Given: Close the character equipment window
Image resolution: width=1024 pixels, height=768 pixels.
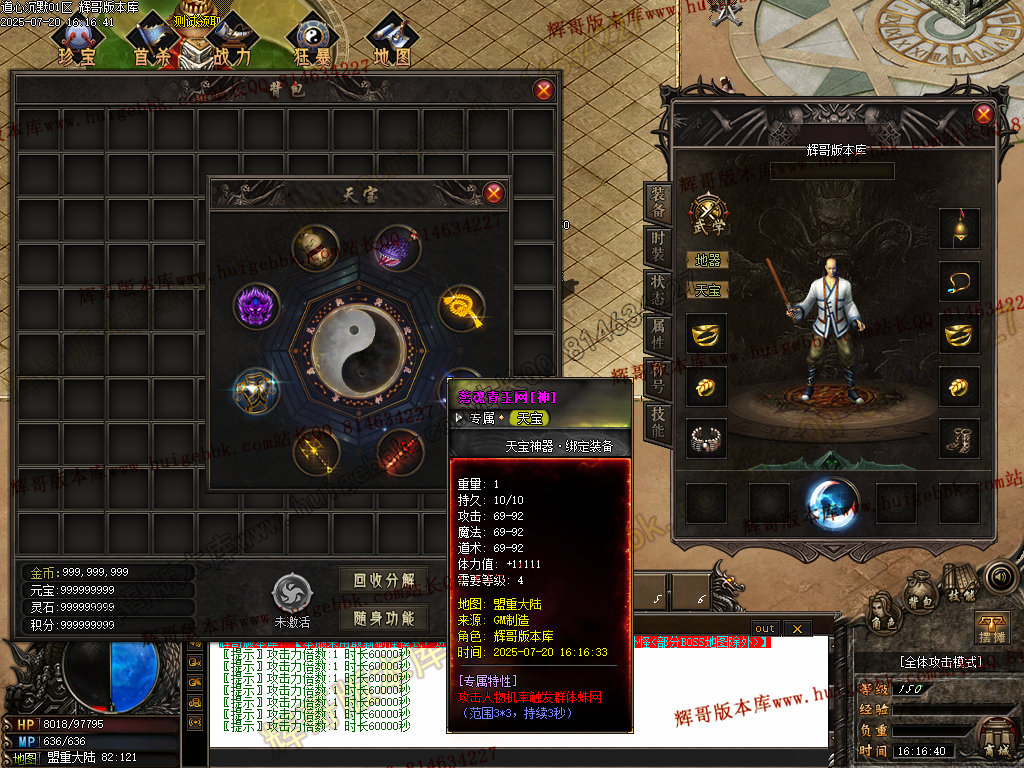Looking at the screenshot, I should click(x=984, y=114).
